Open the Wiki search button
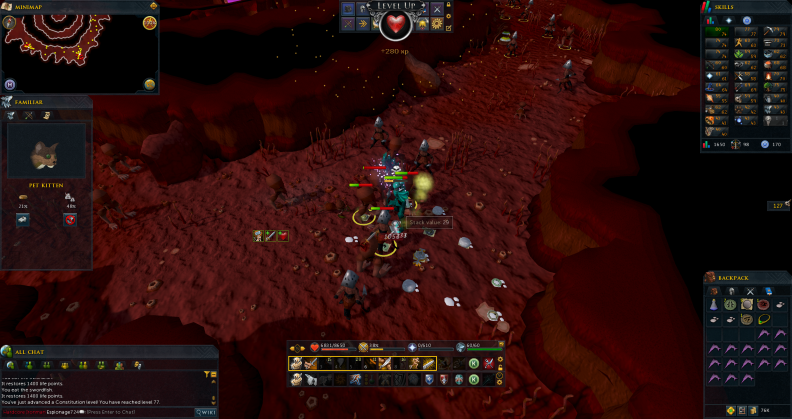Screen dimensions: 792x419 click(x=205, y=411)
